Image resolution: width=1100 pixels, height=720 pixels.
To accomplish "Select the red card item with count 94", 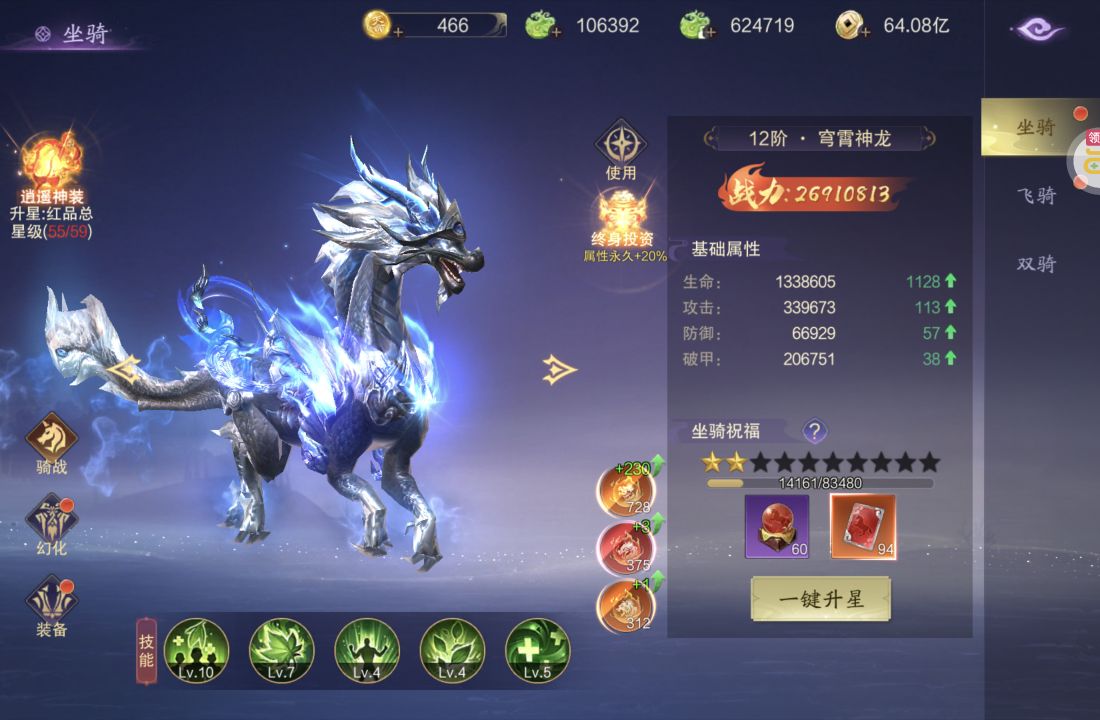I will click(x=863, y=526).
